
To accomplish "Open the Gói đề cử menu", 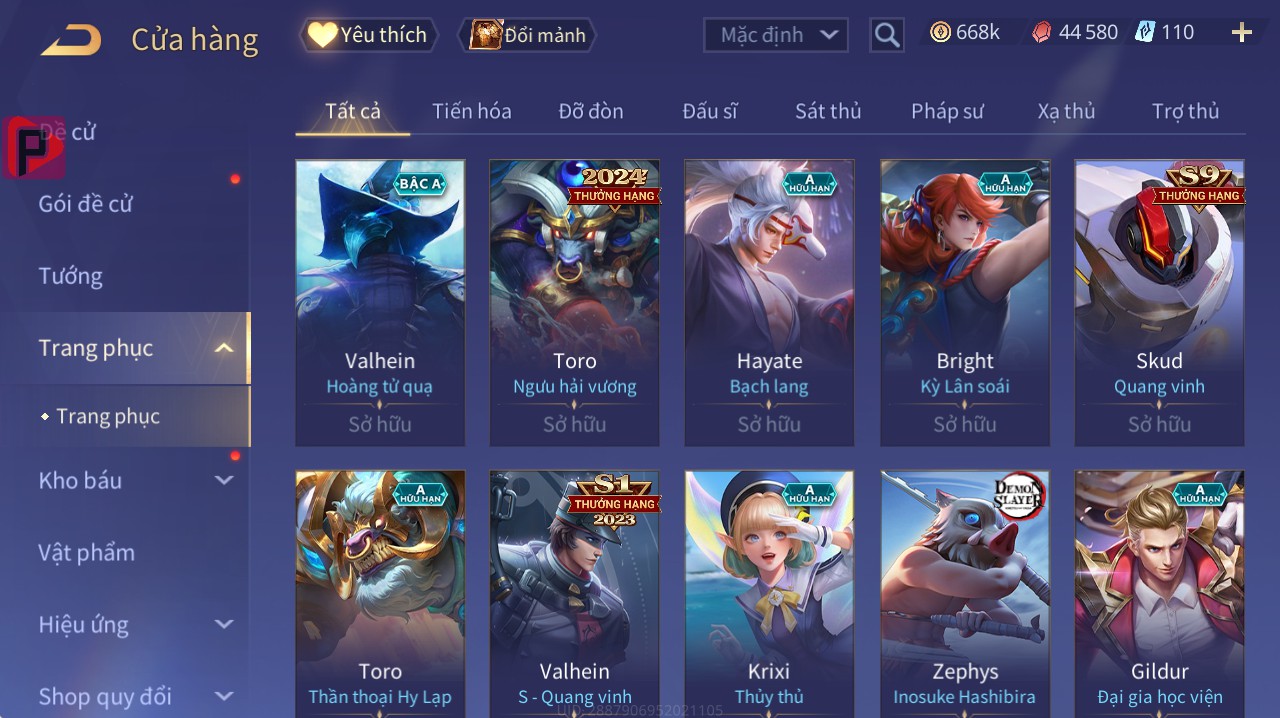I will coord(86,204).
